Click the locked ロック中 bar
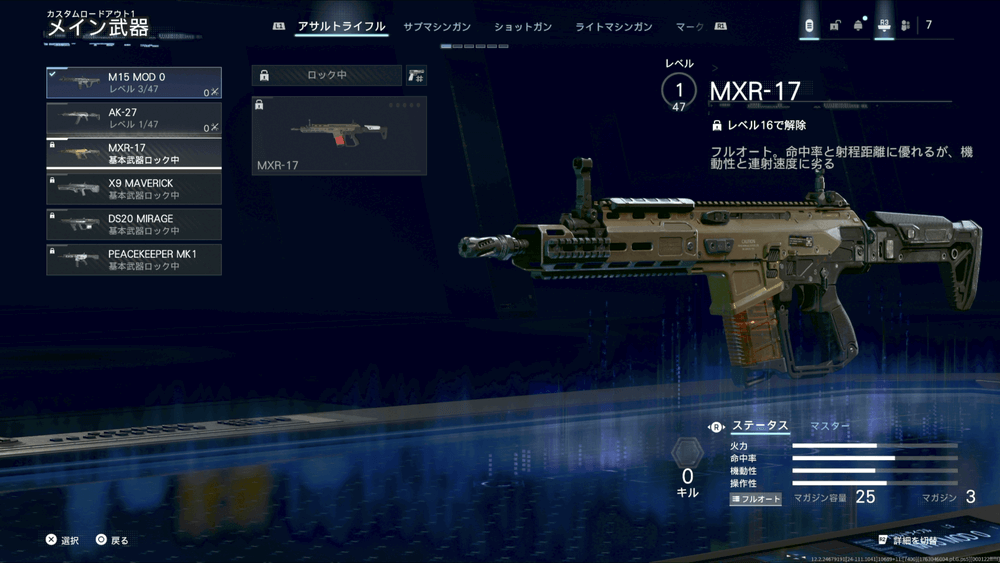 click(327, 75)
